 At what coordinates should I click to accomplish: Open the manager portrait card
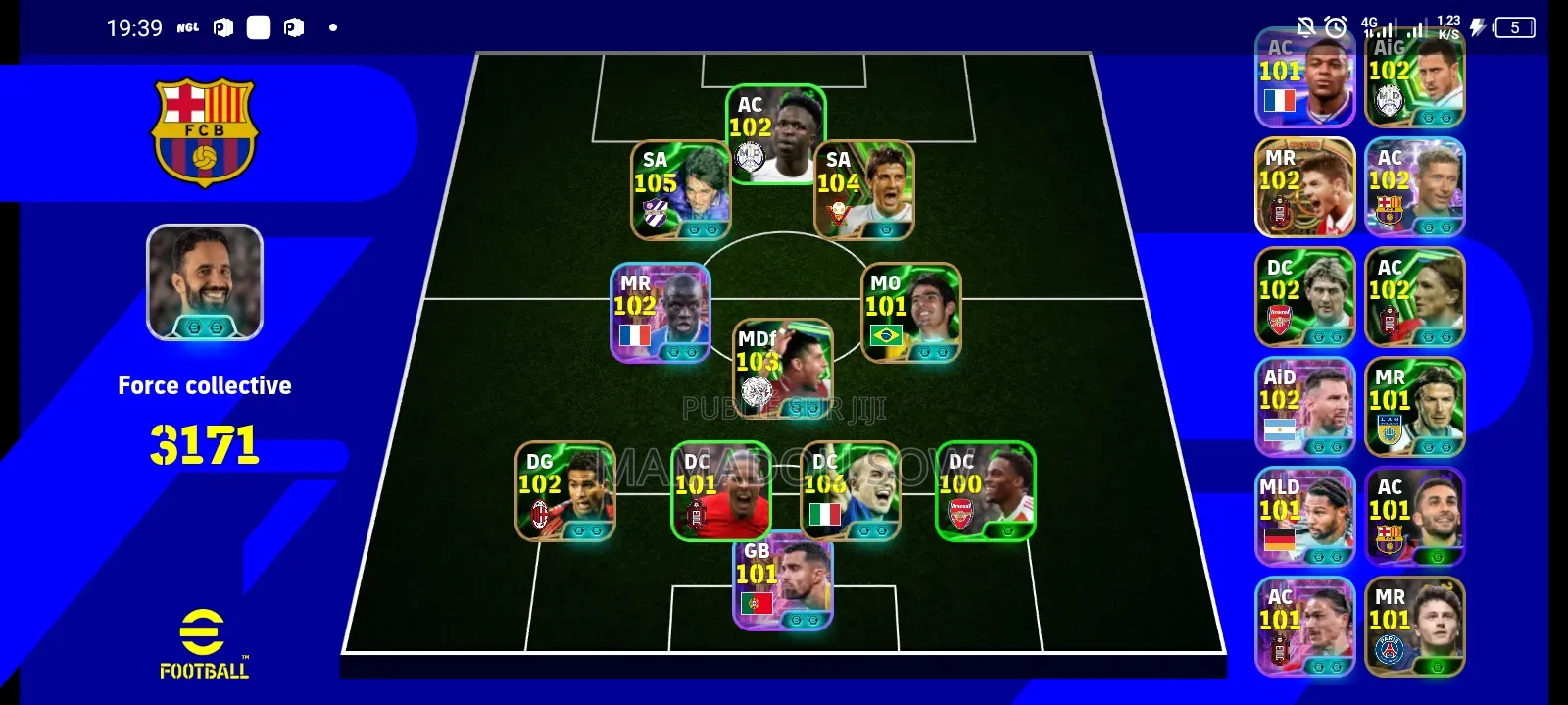[205, 282]
